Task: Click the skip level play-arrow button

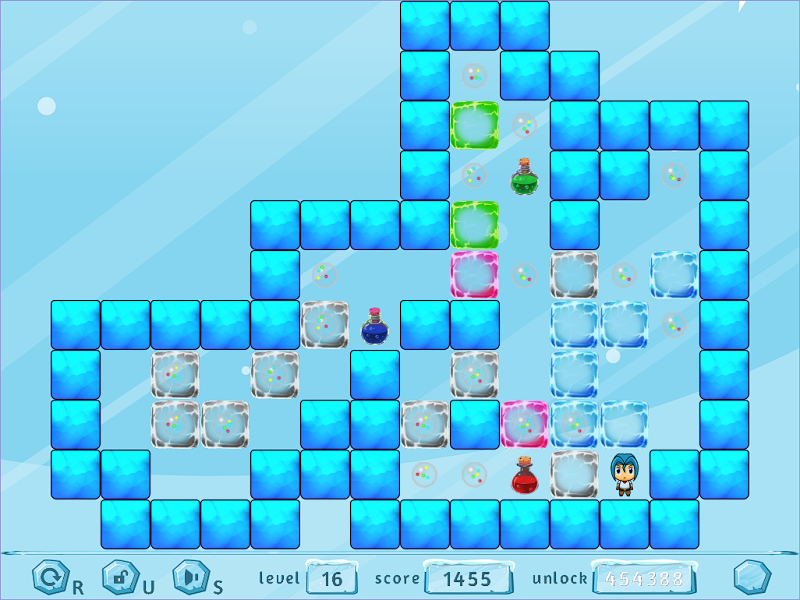Action: (190, 577)
